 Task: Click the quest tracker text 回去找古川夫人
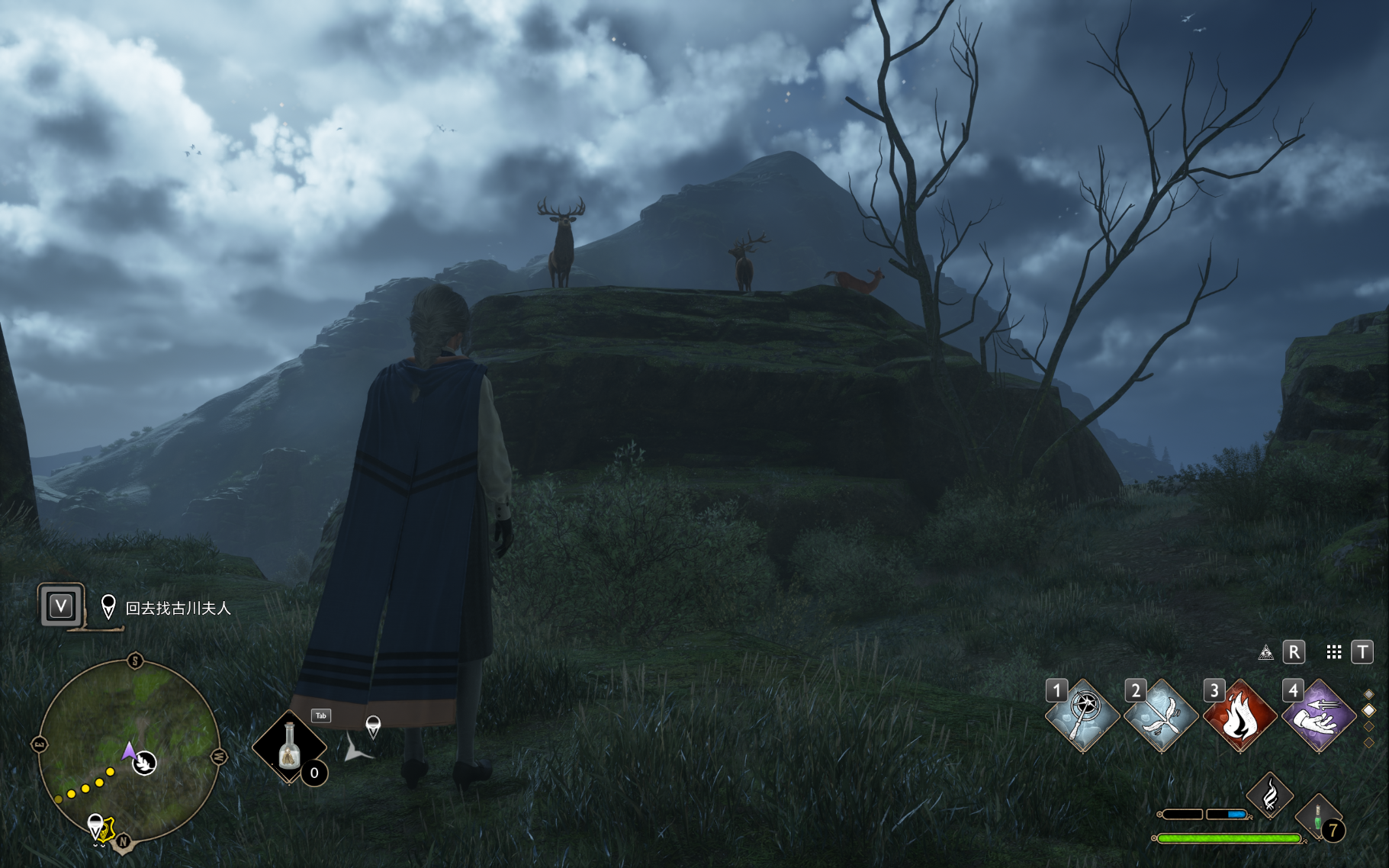(x=178, y=608)
